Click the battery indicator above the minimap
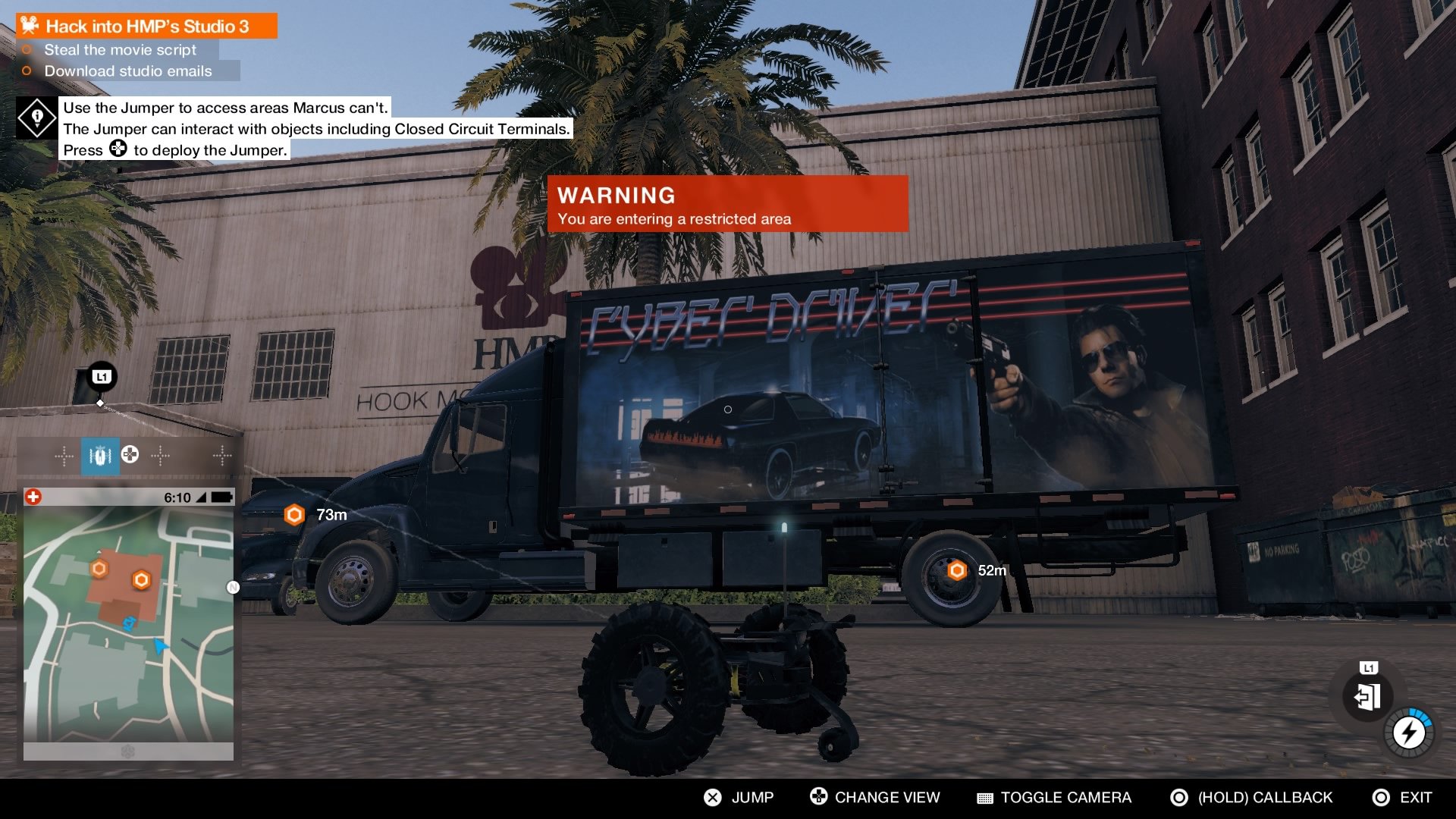Image resolution: width=1456 pixels, height=819 pixels. [x=220, y=498]
